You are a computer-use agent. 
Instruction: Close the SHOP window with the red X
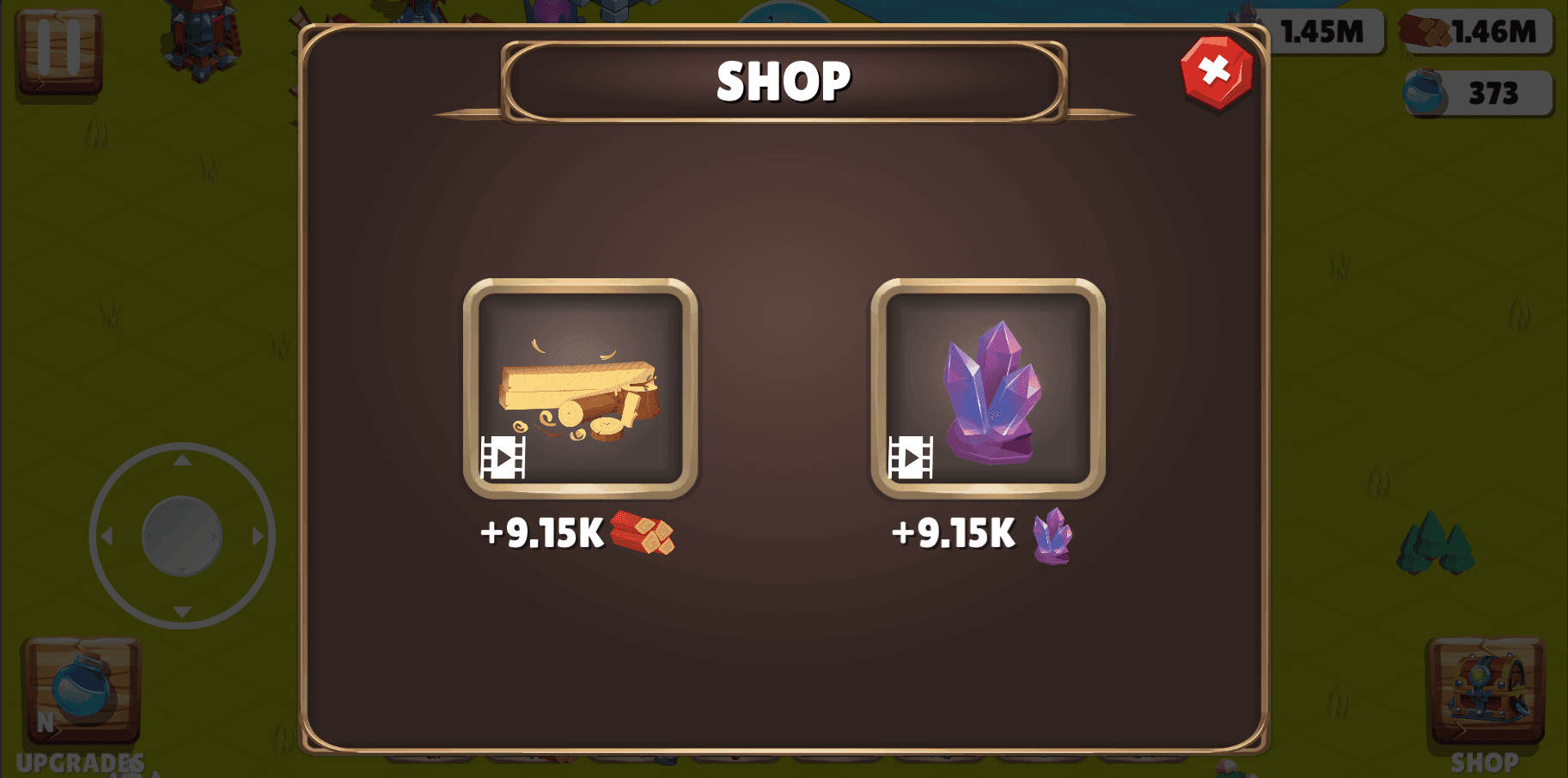coord(1214,70)
